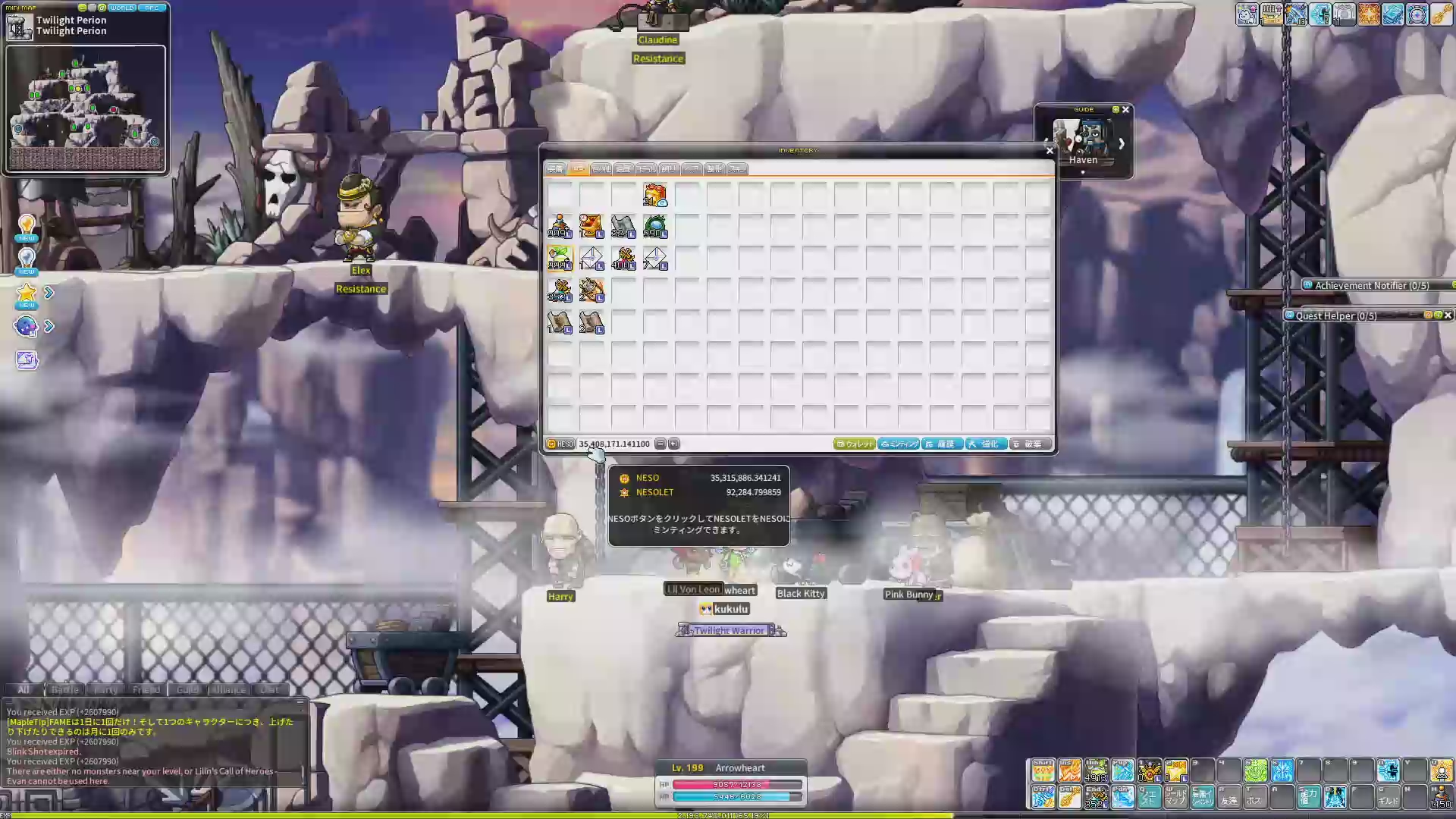Activate the green circle skill on hotkey 5
The width and height of the screenshot is (1456, 819).
tap(1256, 771)
